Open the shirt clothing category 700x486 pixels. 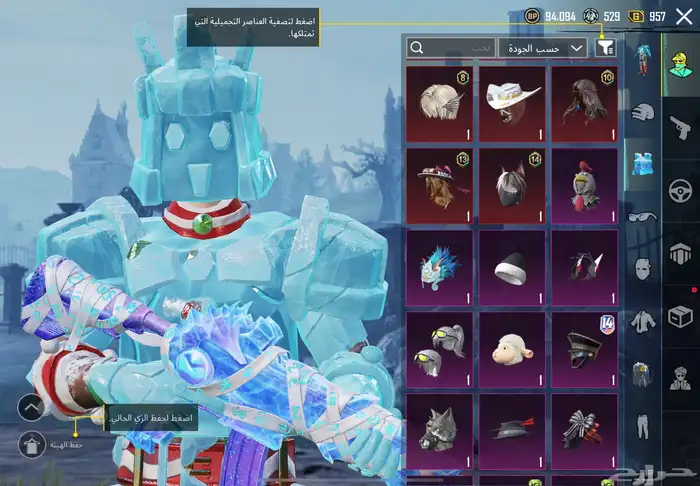click(641, 322)
